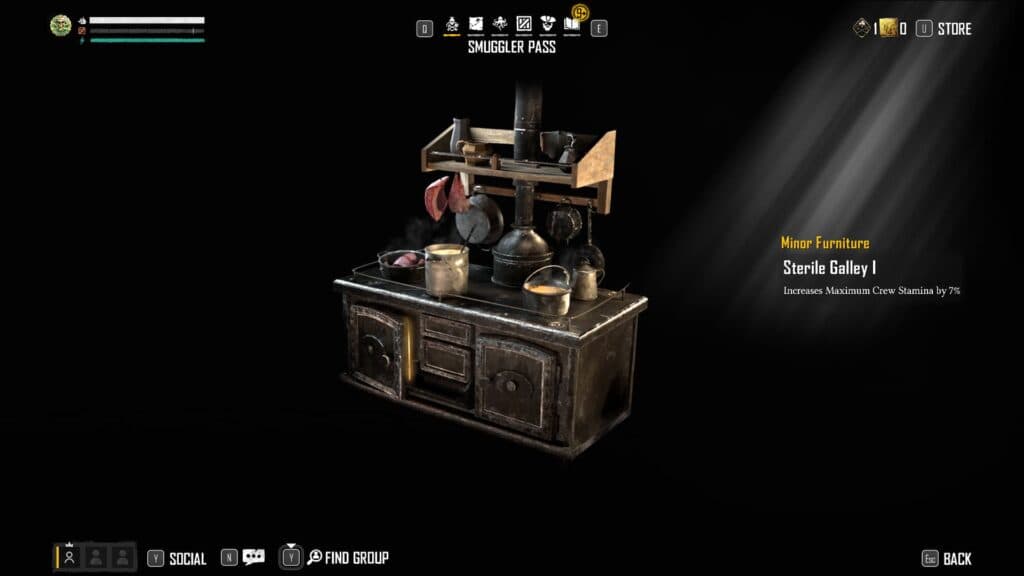Click the player avatar portrait
Screen dimensions: 1024x576
[x=61, y=26]
